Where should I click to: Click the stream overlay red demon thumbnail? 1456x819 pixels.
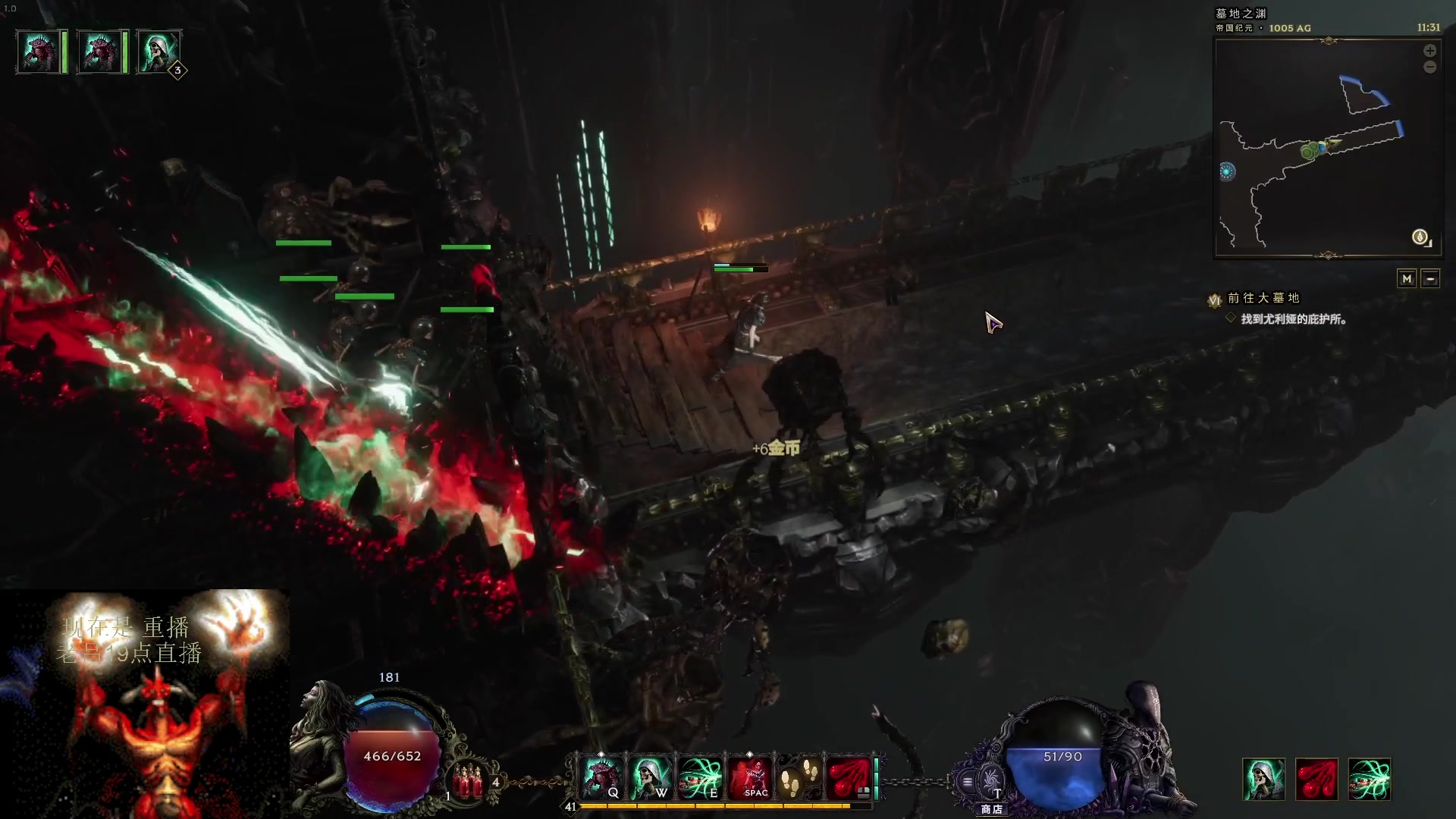tap(144, 704)
